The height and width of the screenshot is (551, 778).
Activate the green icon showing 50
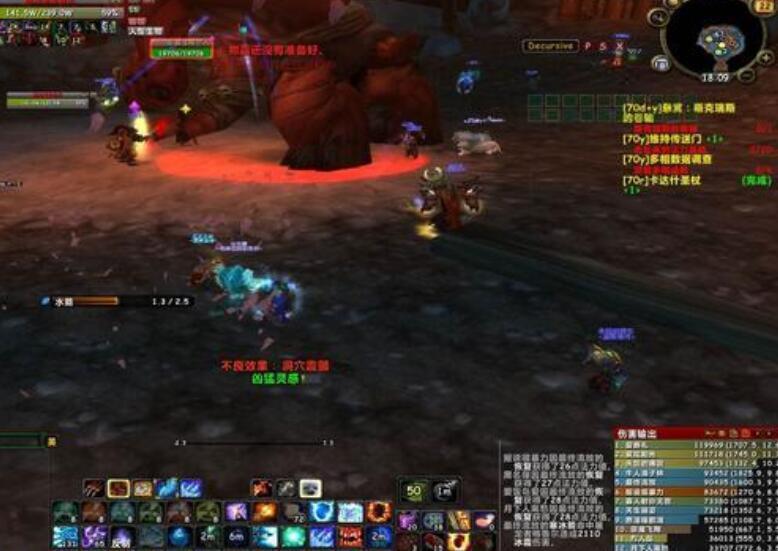(413, 490)
